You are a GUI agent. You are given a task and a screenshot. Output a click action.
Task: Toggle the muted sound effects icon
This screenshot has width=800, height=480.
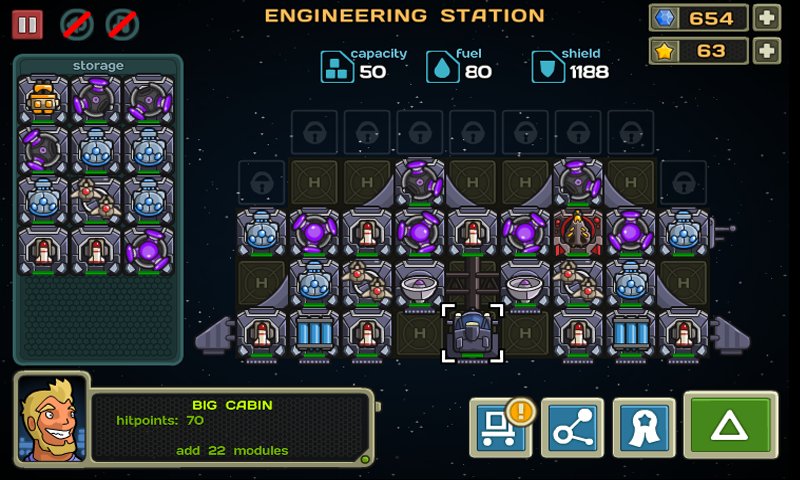(76, 24)
